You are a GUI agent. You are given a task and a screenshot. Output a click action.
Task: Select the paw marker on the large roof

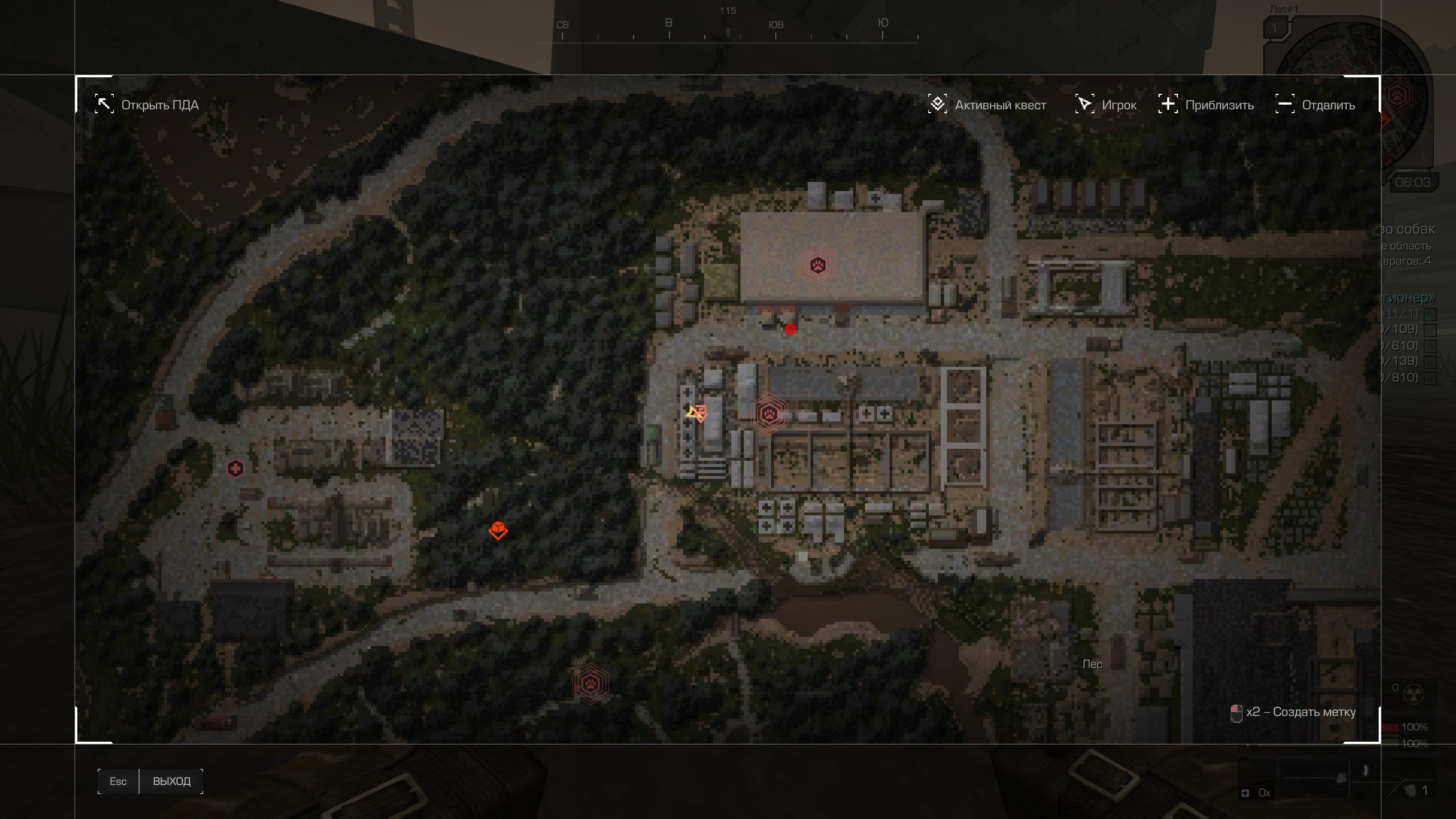click(x=818, y=265)
